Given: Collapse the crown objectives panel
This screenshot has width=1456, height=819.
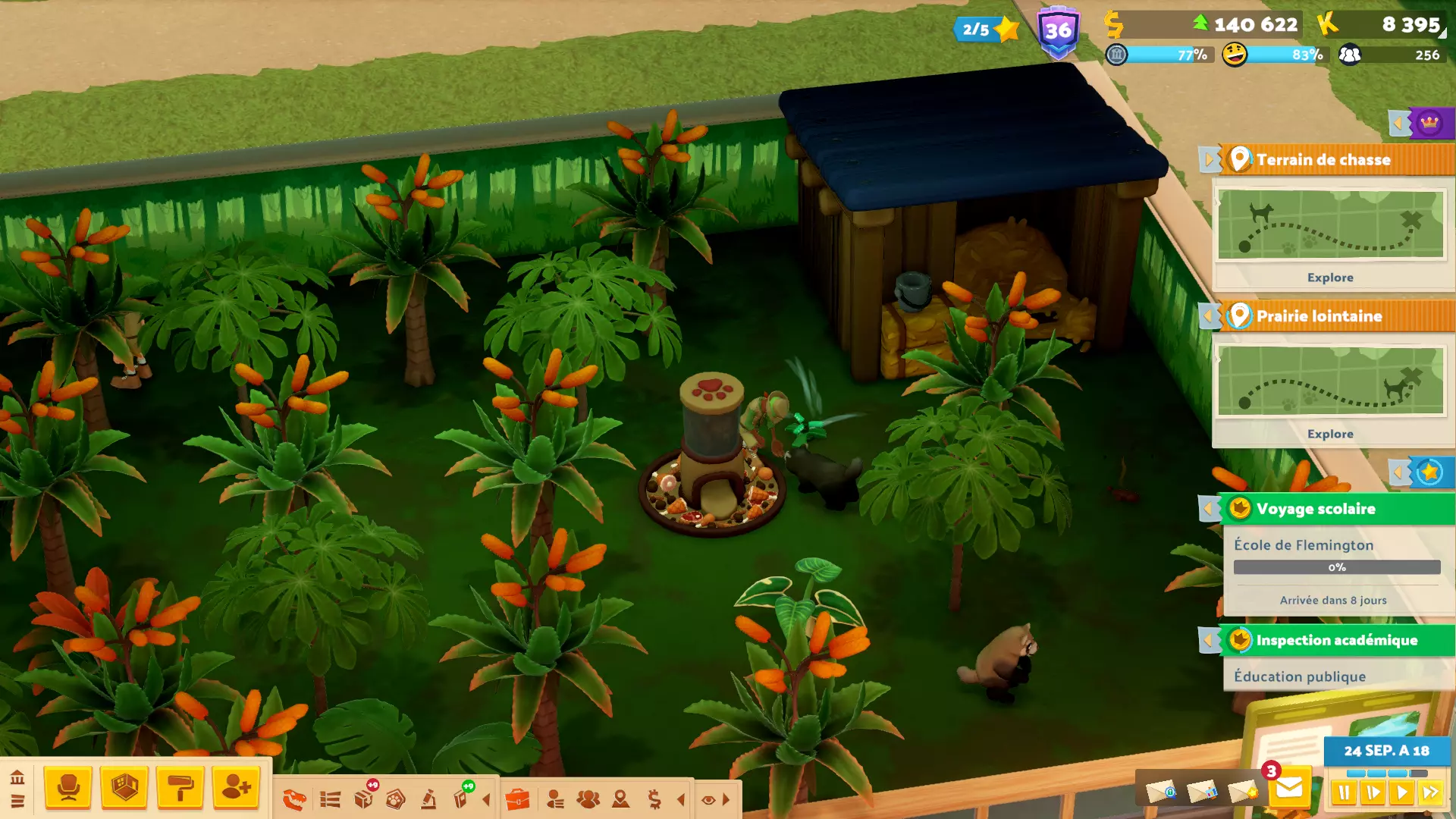Looking at the screenshot, I should pyautogui.click(x=1399, y=123).
